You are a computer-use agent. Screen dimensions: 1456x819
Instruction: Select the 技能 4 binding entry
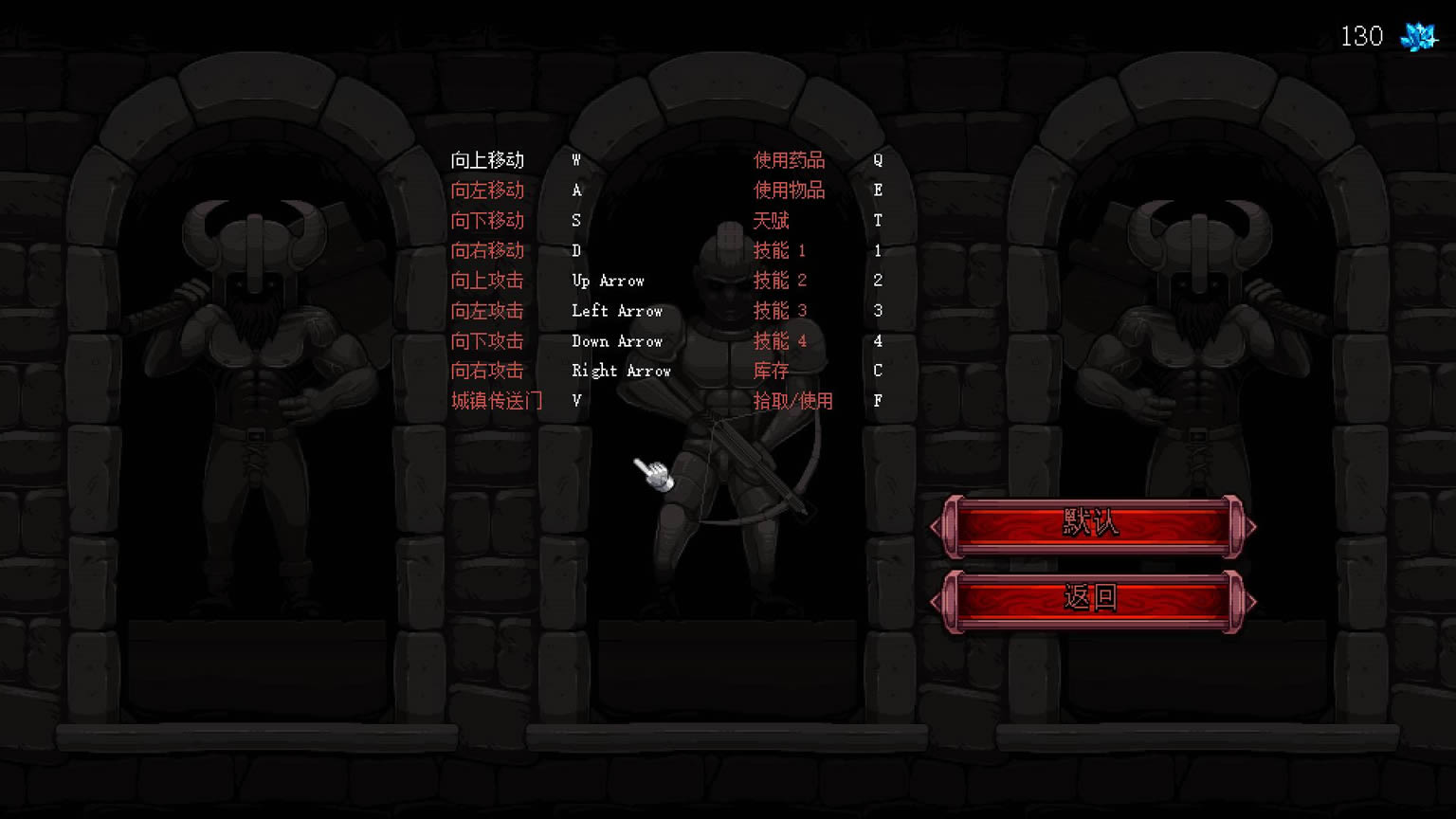[x=779, y=341]
